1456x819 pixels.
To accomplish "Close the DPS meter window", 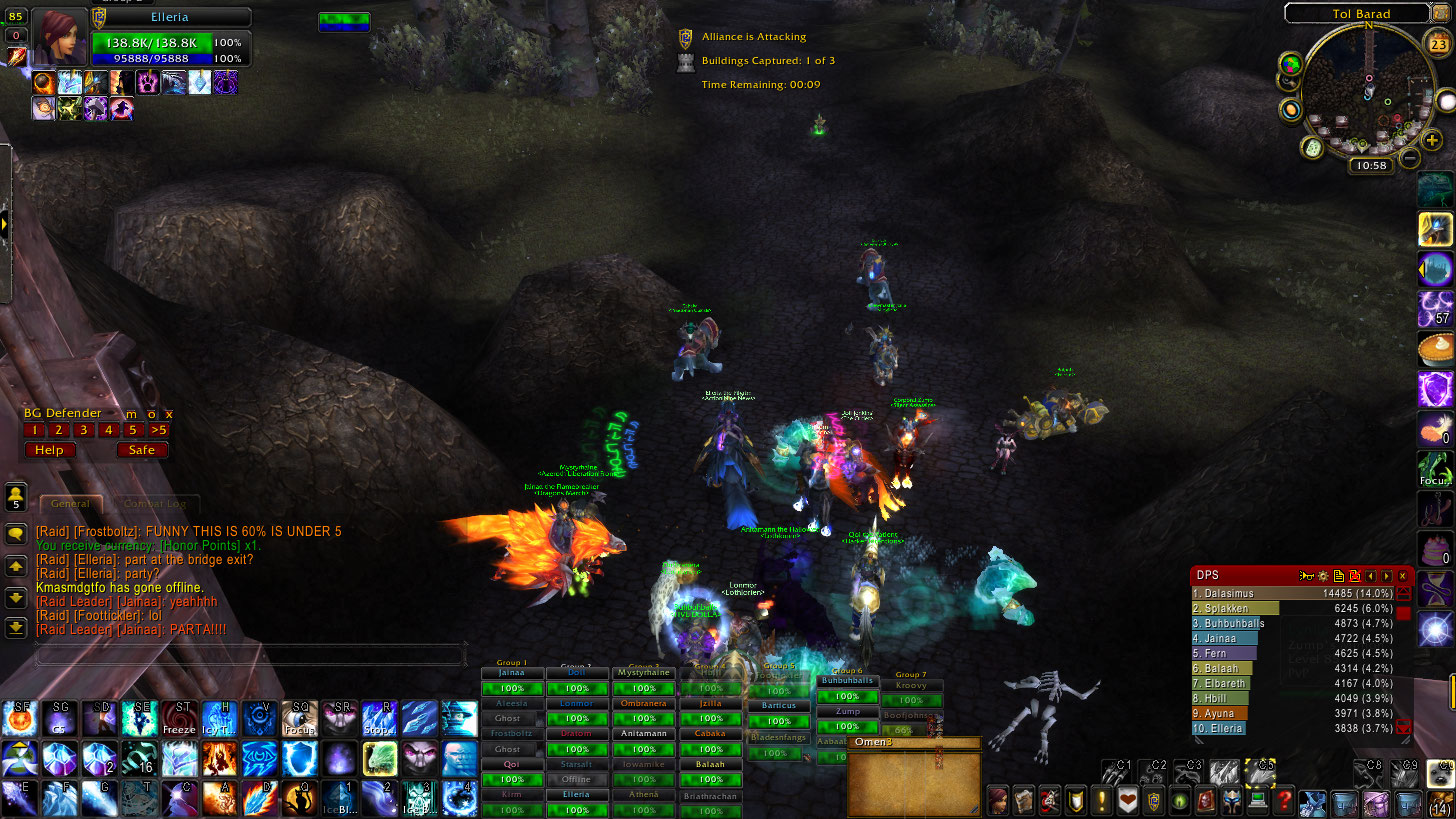I will pyautogui.click(x=1403, y=576).
